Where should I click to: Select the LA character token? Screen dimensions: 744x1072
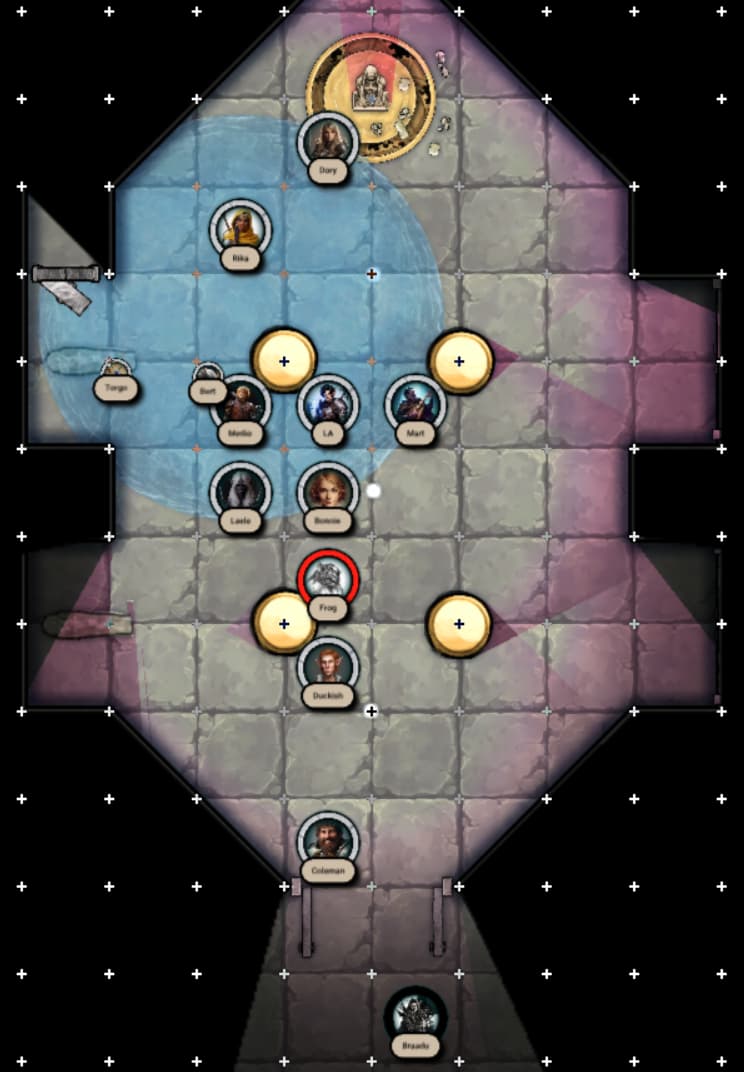327,405
